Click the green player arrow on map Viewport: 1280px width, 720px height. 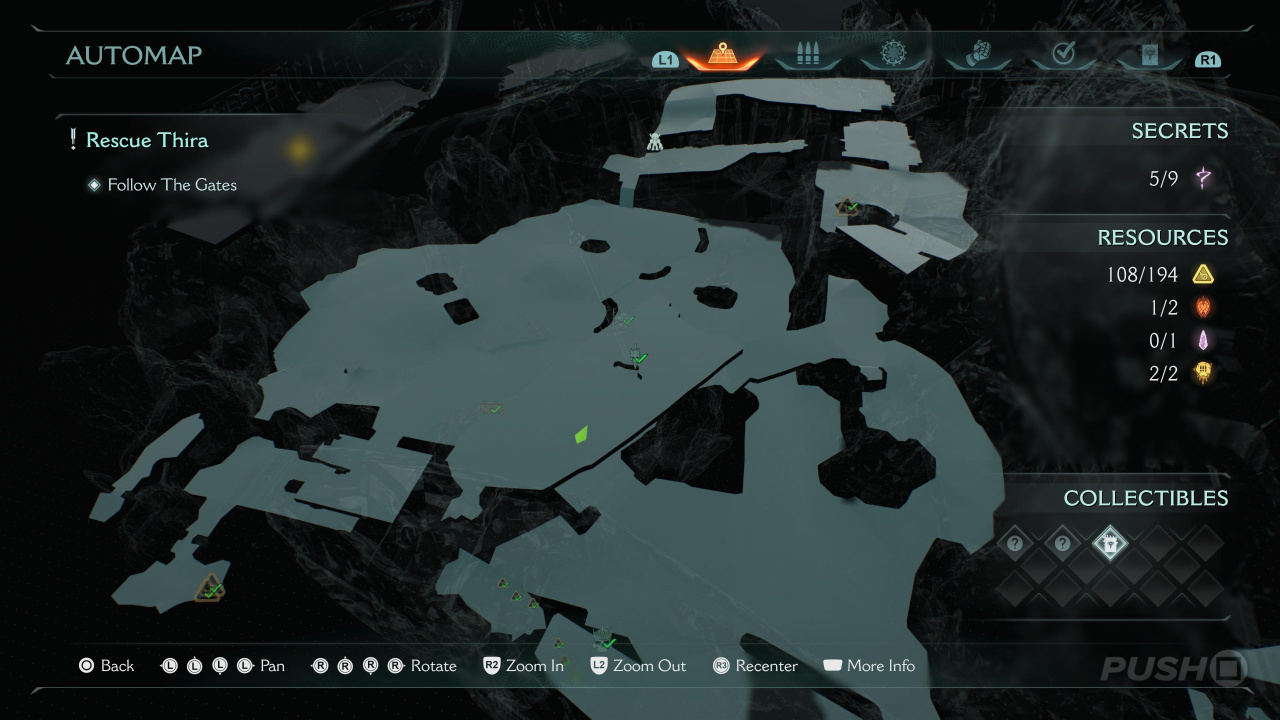pos(581,434)
